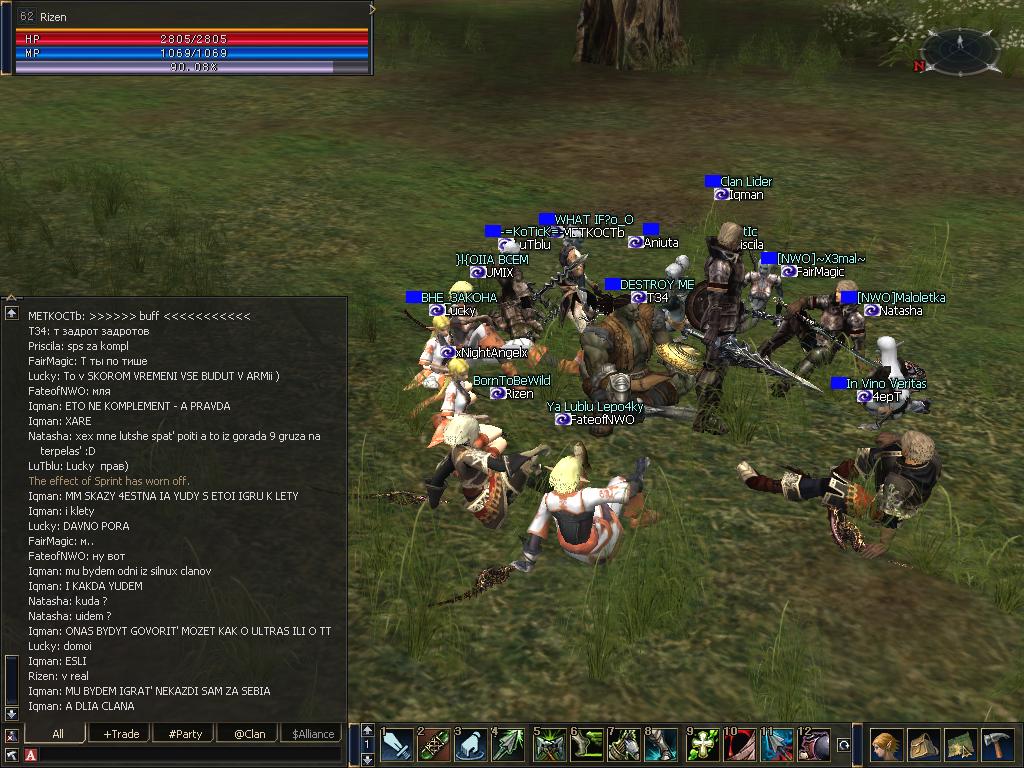The width and height of the screenshot is (1024, 768).
Task: Select the @Clan chat tab
Action: coord(249,733)
